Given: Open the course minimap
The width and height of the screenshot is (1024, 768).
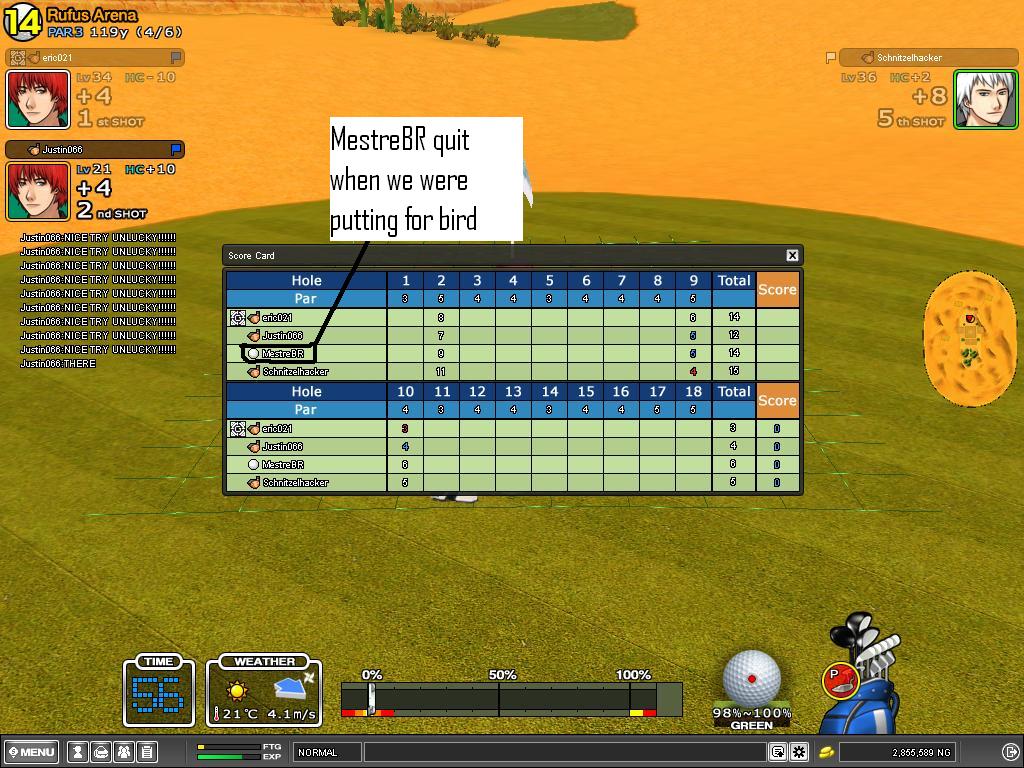Looking at the screenshot, I should 969,337.
